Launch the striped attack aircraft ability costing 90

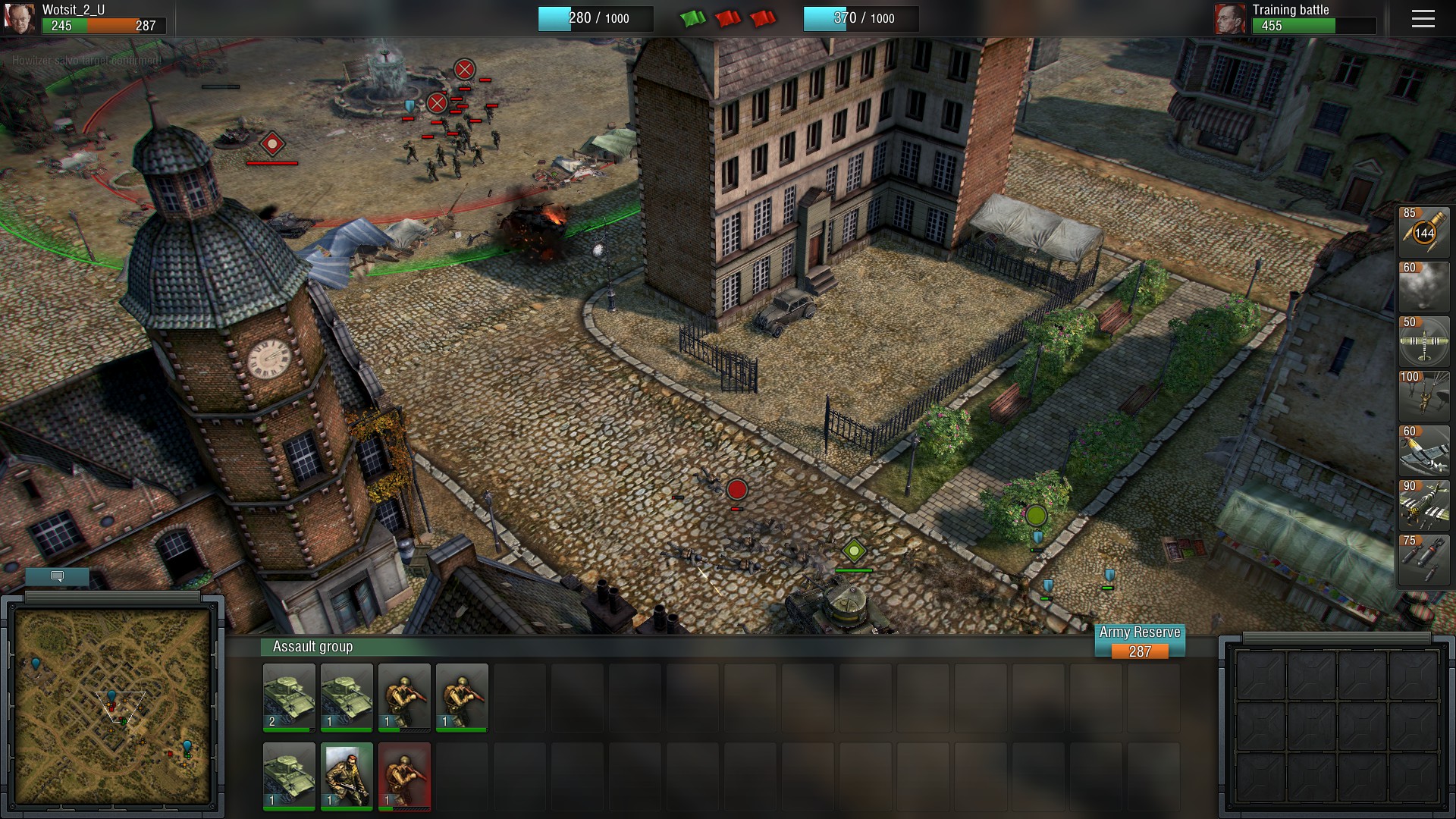click(x=1423, y=506)
